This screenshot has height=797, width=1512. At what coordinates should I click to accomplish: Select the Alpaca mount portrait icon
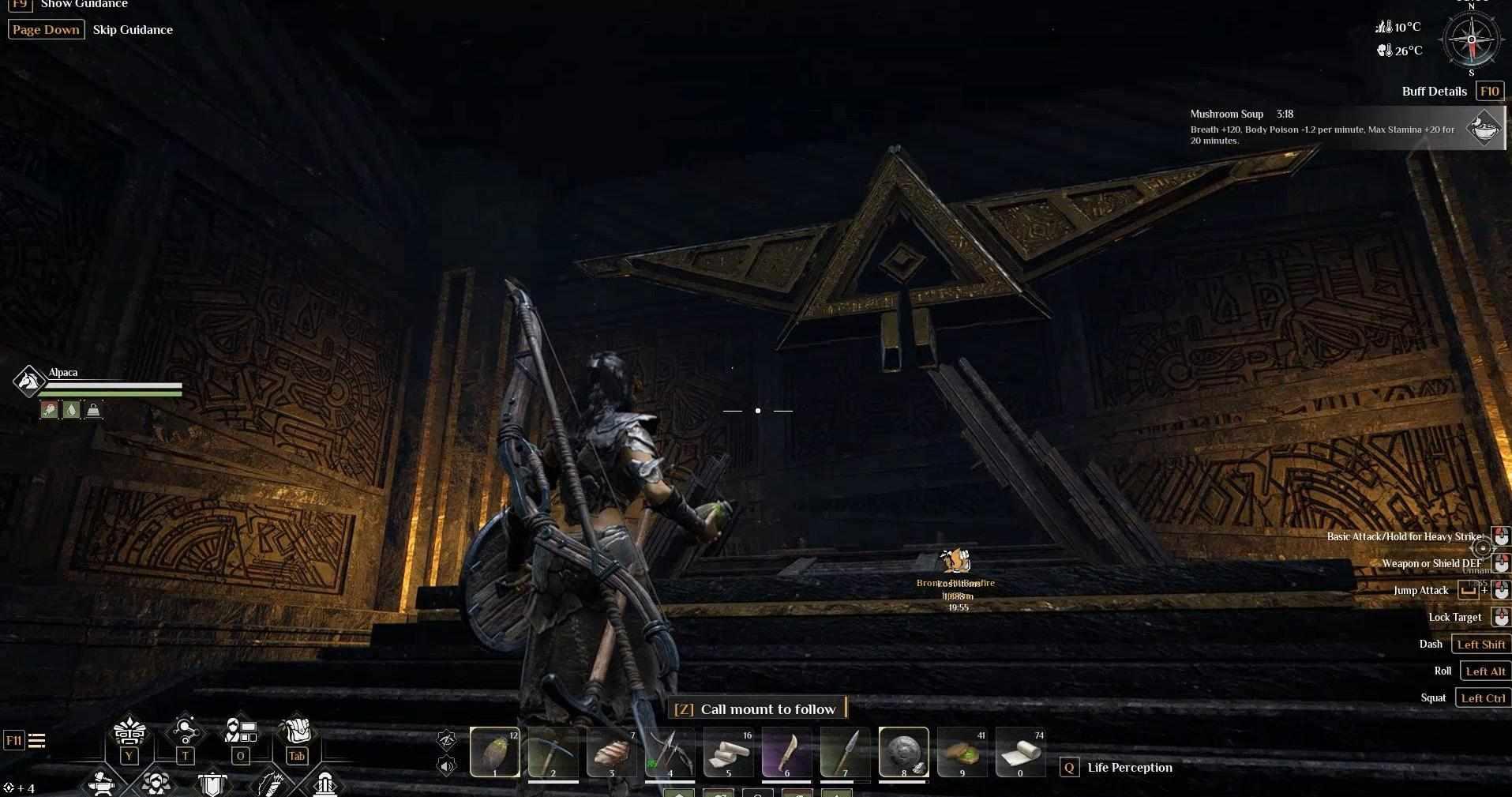click(x=29, y=381)
